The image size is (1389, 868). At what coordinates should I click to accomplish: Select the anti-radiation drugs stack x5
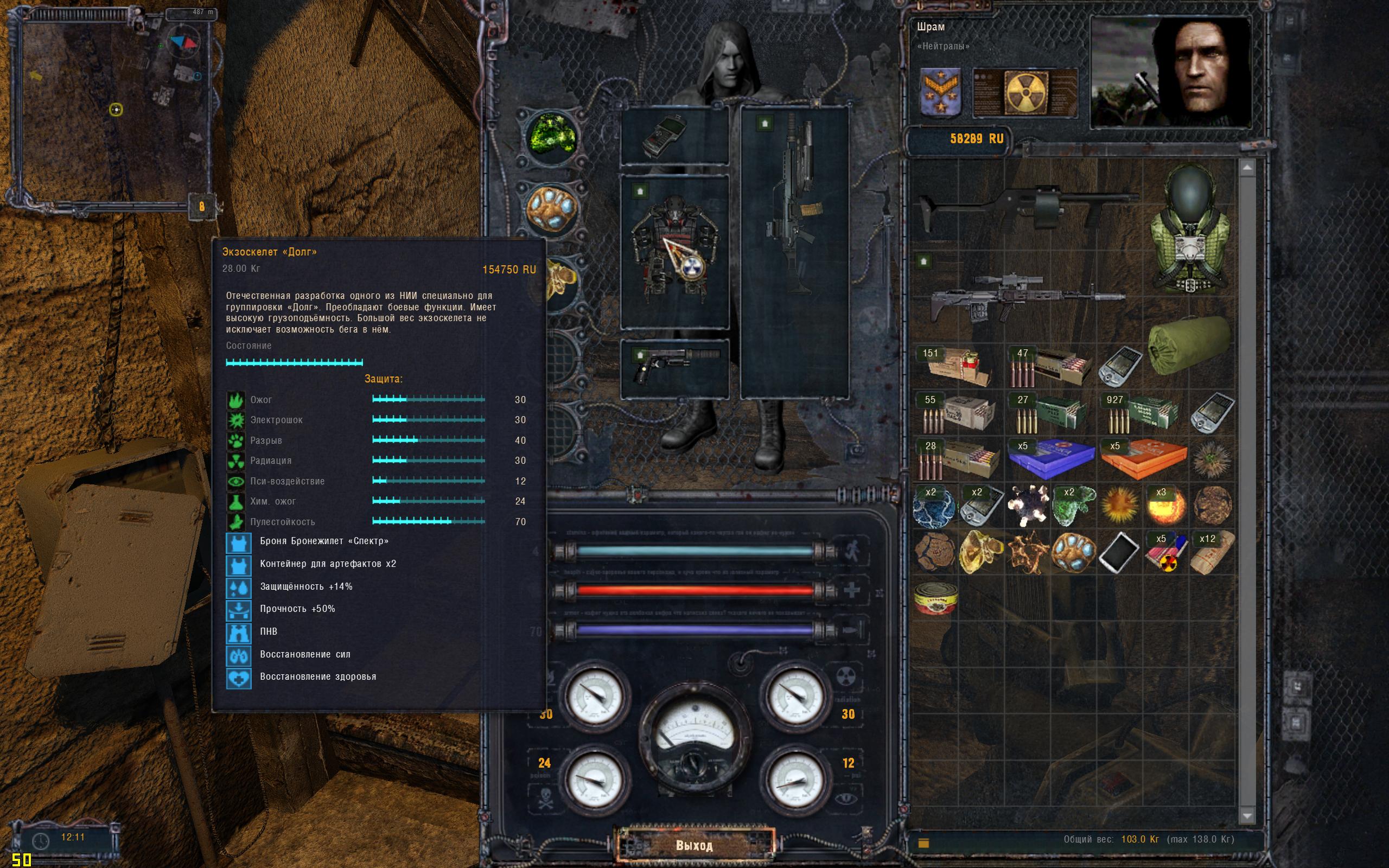[1165, 552]
